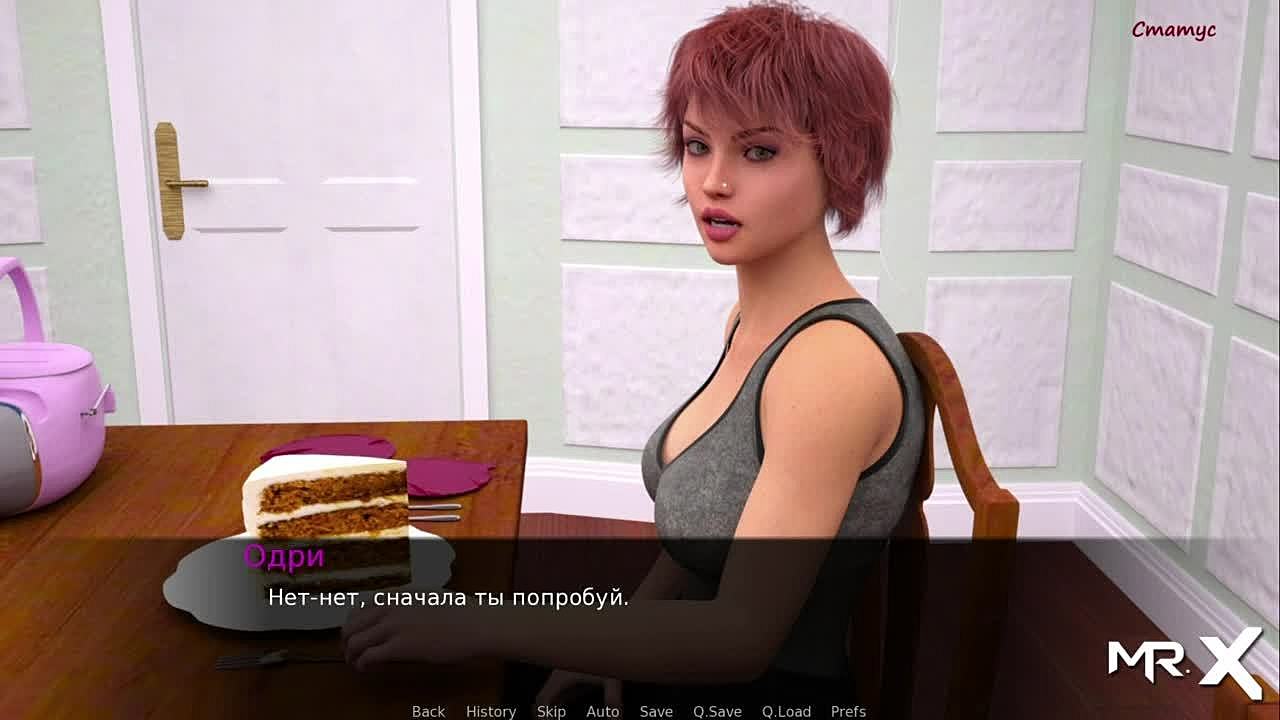The image size is (1280, 720).
Task: Go Back one dialogue line
Action: pyautogui.click(x=428, y=711)
